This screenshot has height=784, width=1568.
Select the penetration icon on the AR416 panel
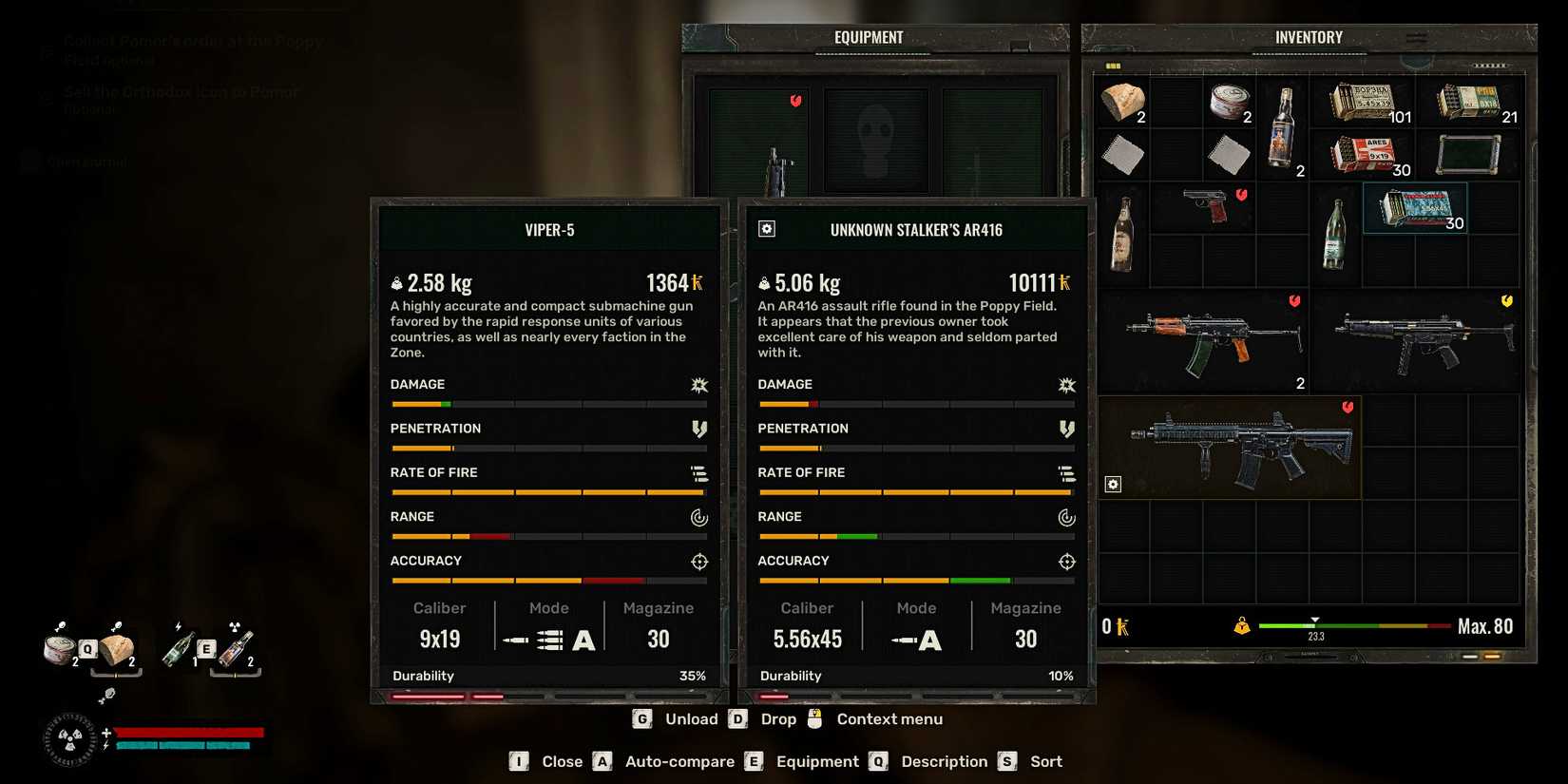(1066, 429)
